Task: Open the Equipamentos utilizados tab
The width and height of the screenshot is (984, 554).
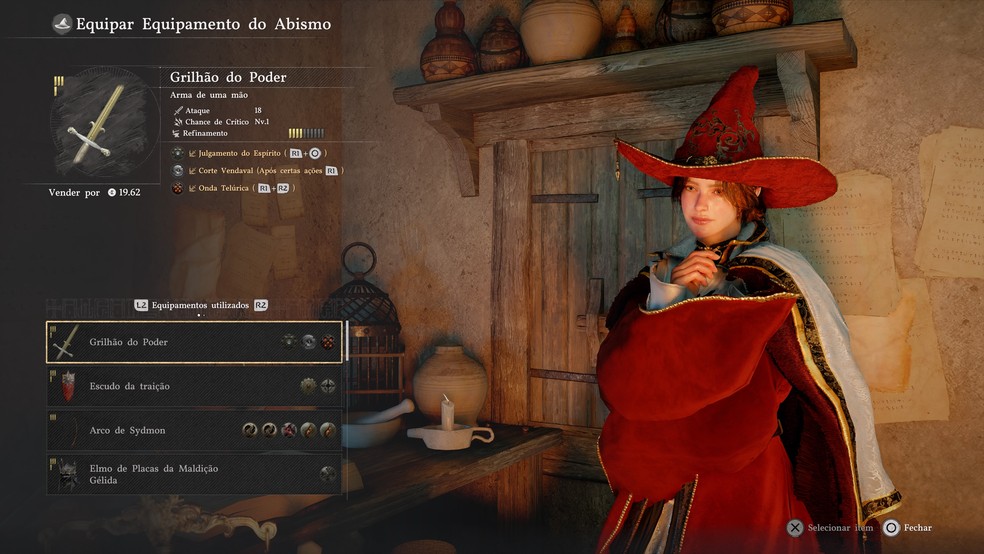Action: pos(201,305)
